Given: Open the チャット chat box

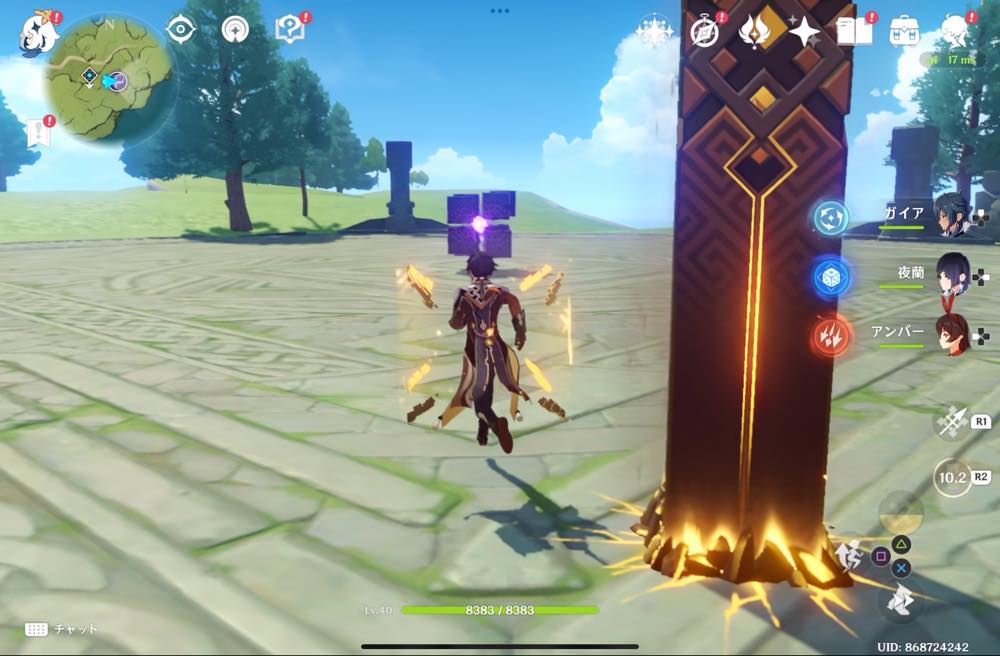Looking at the screenshot, I should [x=62, y=629].
